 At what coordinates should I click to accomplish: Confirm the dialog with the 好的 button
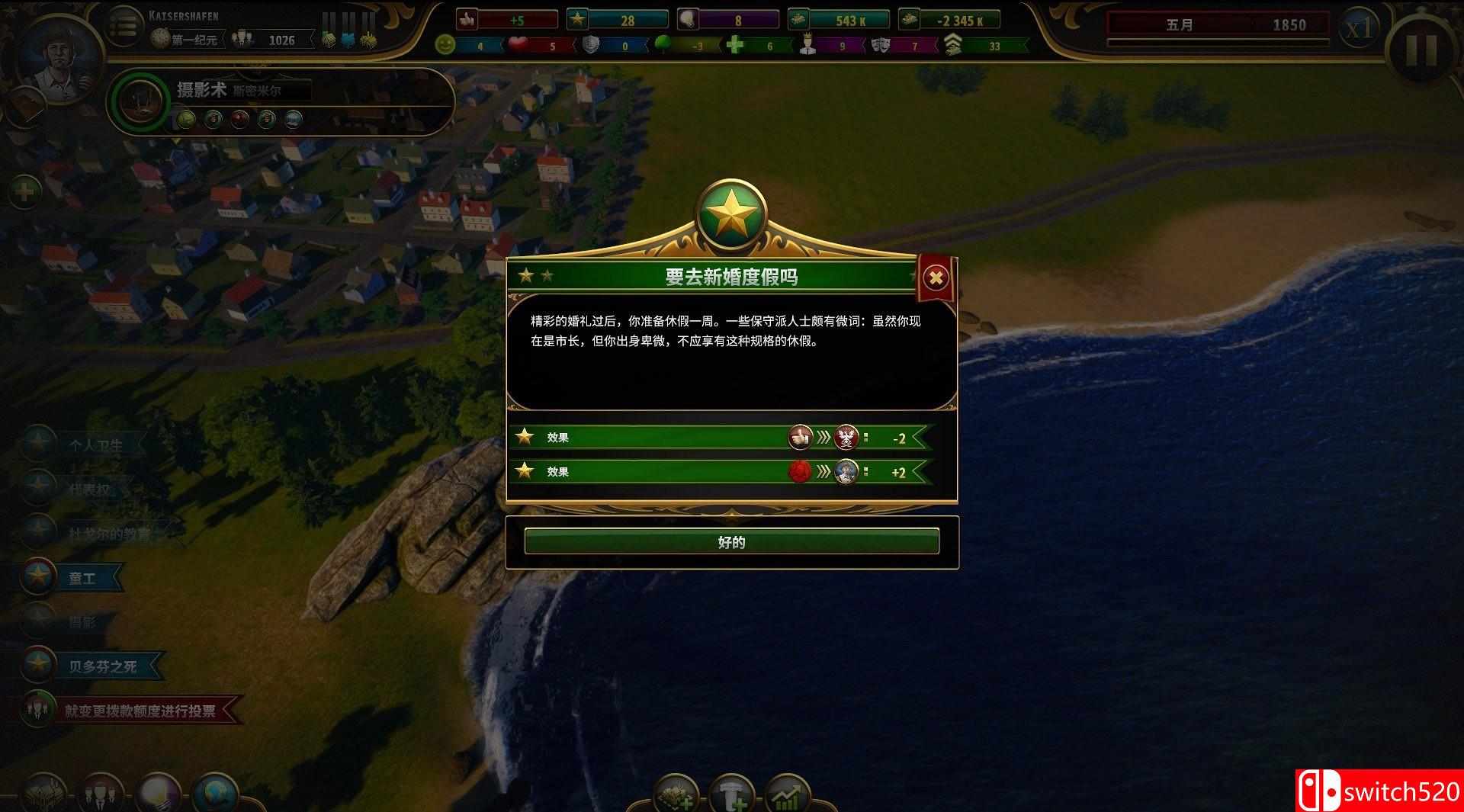(730, 541)
